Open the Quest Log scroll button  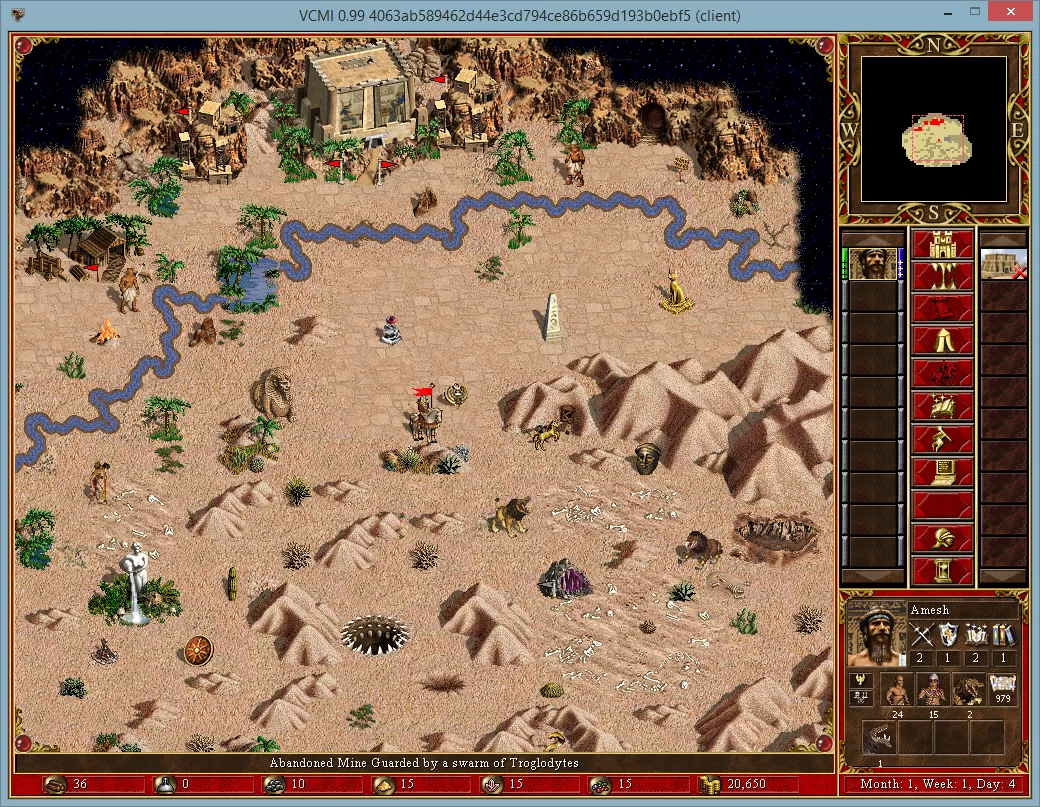click(x=943, y=310)
